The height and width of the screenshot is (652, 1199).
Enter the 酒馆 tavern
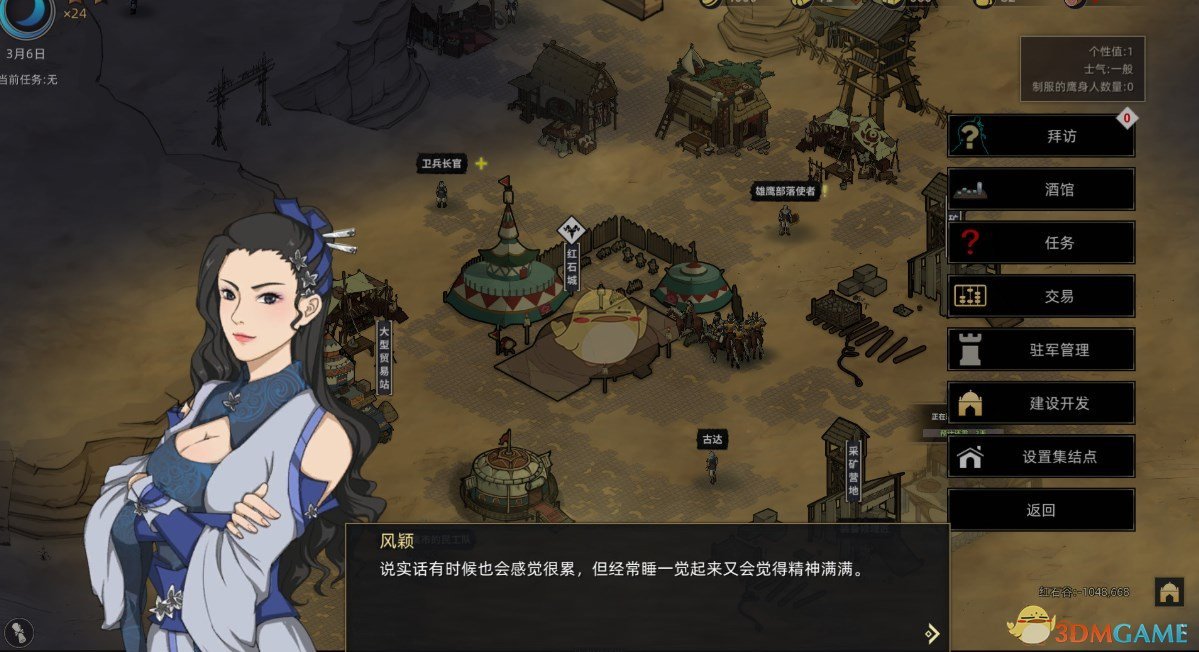(1040, 189)
